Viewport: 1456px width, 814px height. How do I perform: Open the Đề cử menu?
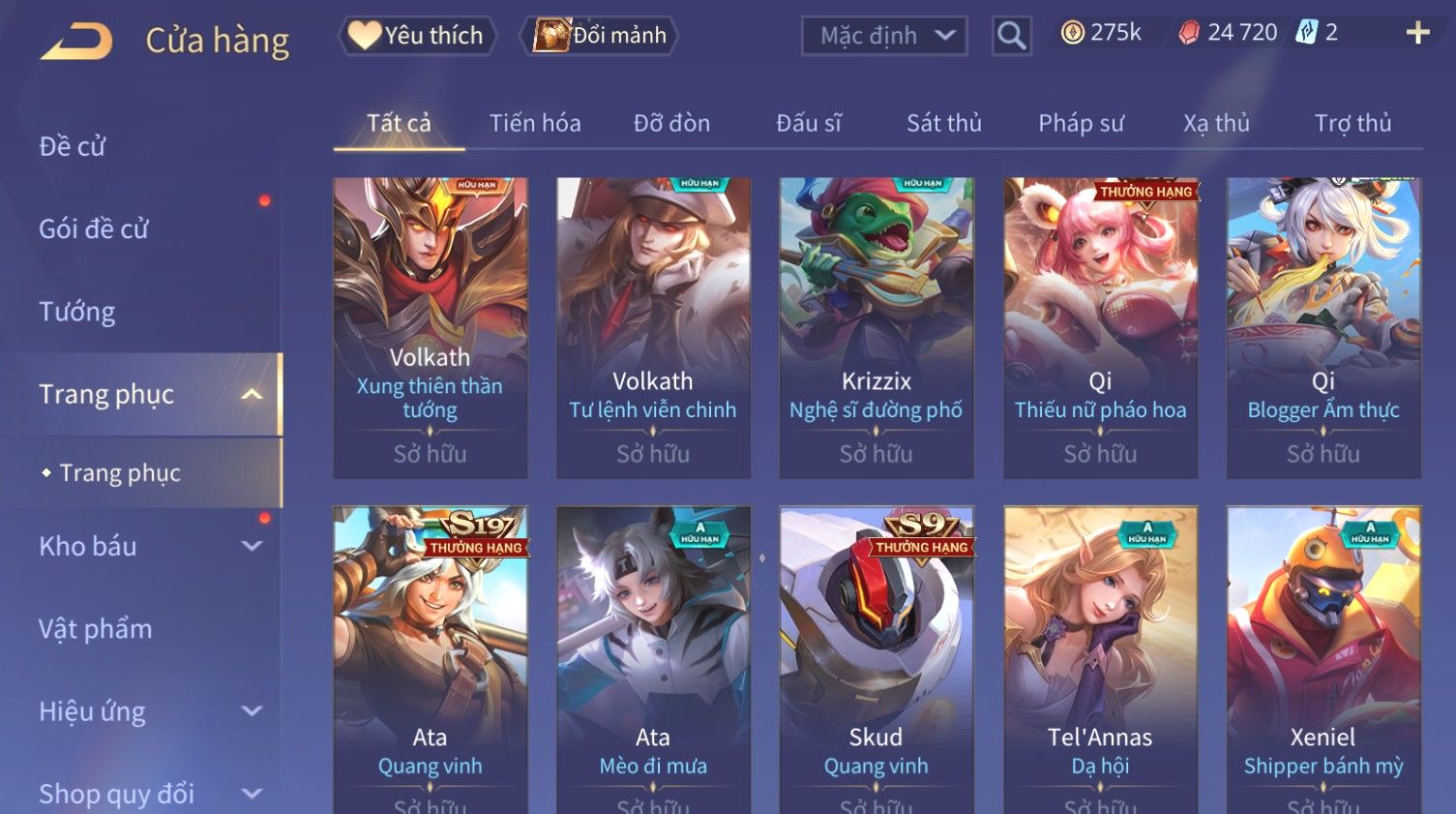point(73,146)
